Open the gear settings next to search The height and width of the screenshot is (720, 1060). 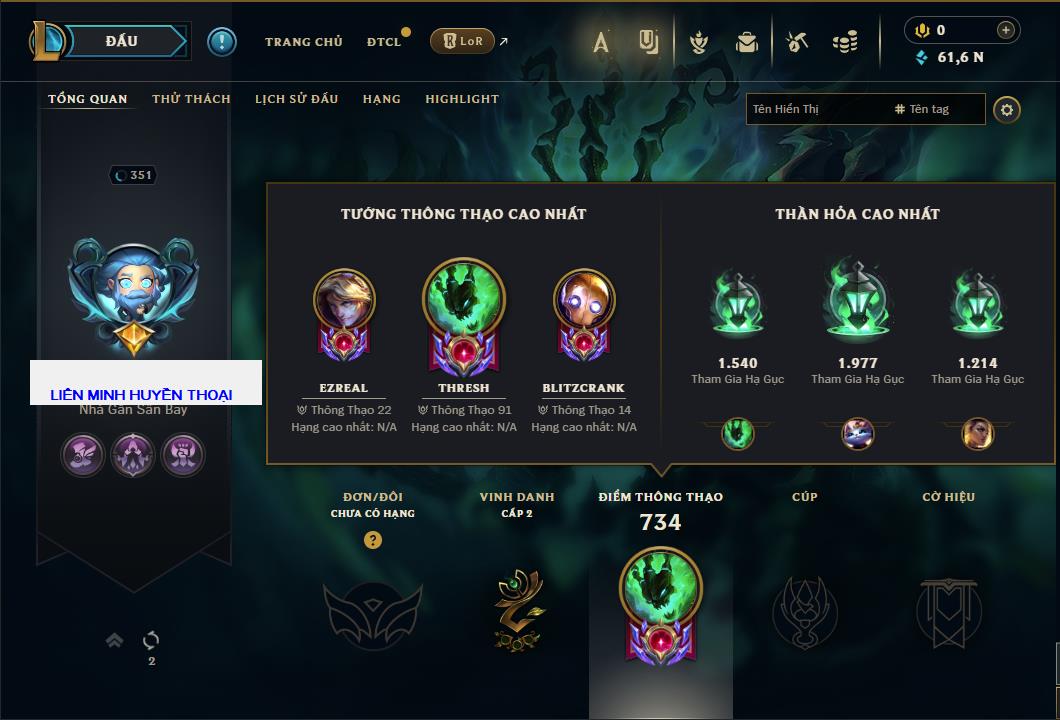(1007, 110)
